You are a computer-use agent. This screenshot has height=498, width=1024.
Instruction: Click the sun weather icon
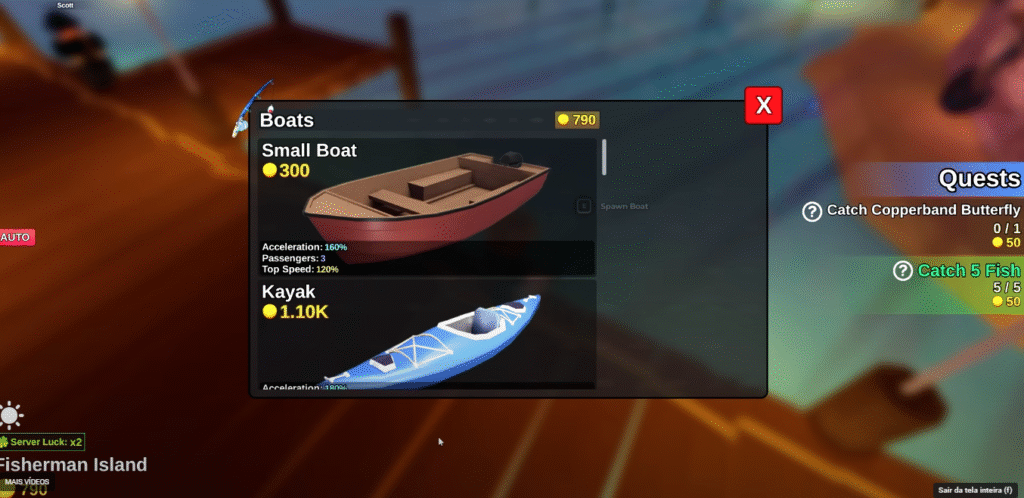(x=12, y=415)
